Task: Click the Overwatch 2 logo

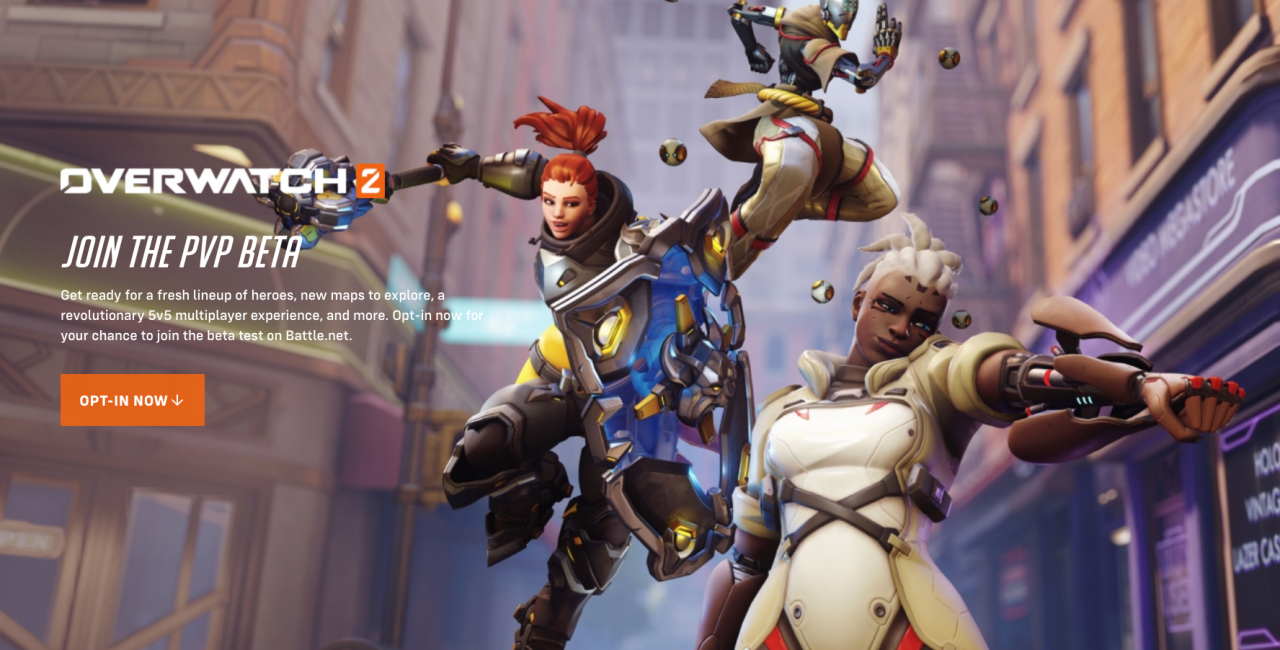Action: tap(222, 181)
